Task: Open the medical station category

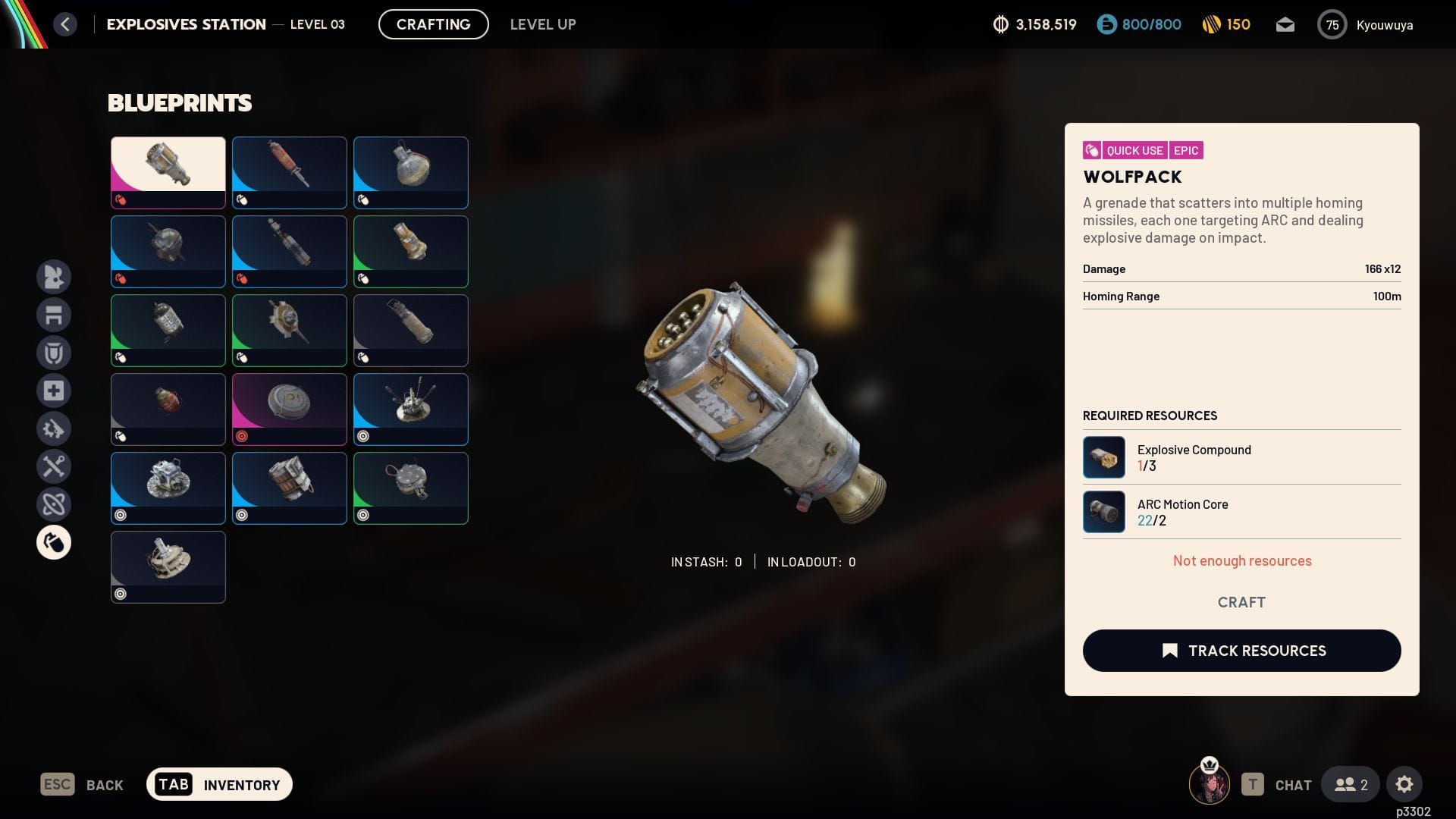Action: coord(54,391)
